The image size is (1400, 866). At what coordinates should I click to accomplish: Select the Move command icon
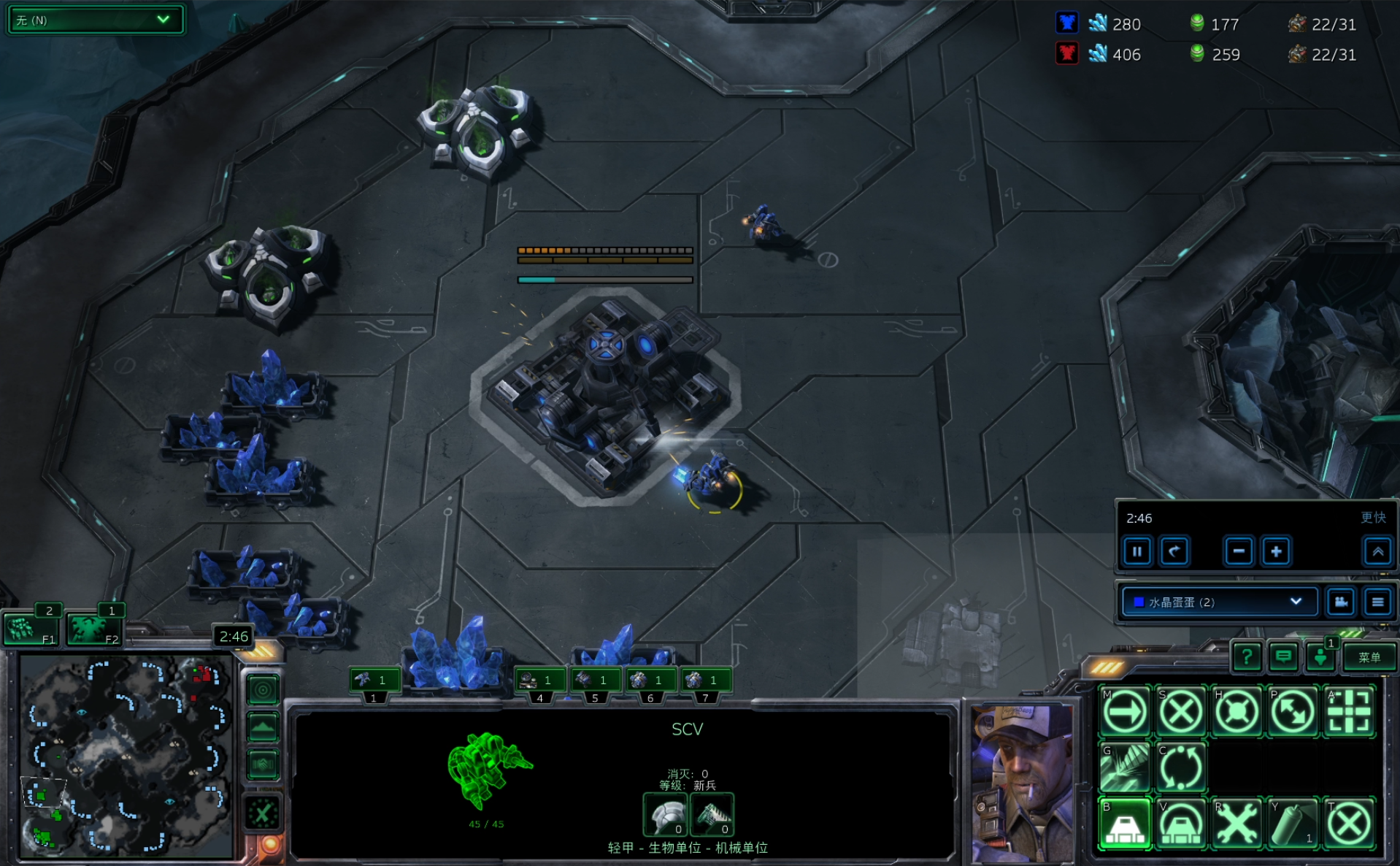point(1125,710)
